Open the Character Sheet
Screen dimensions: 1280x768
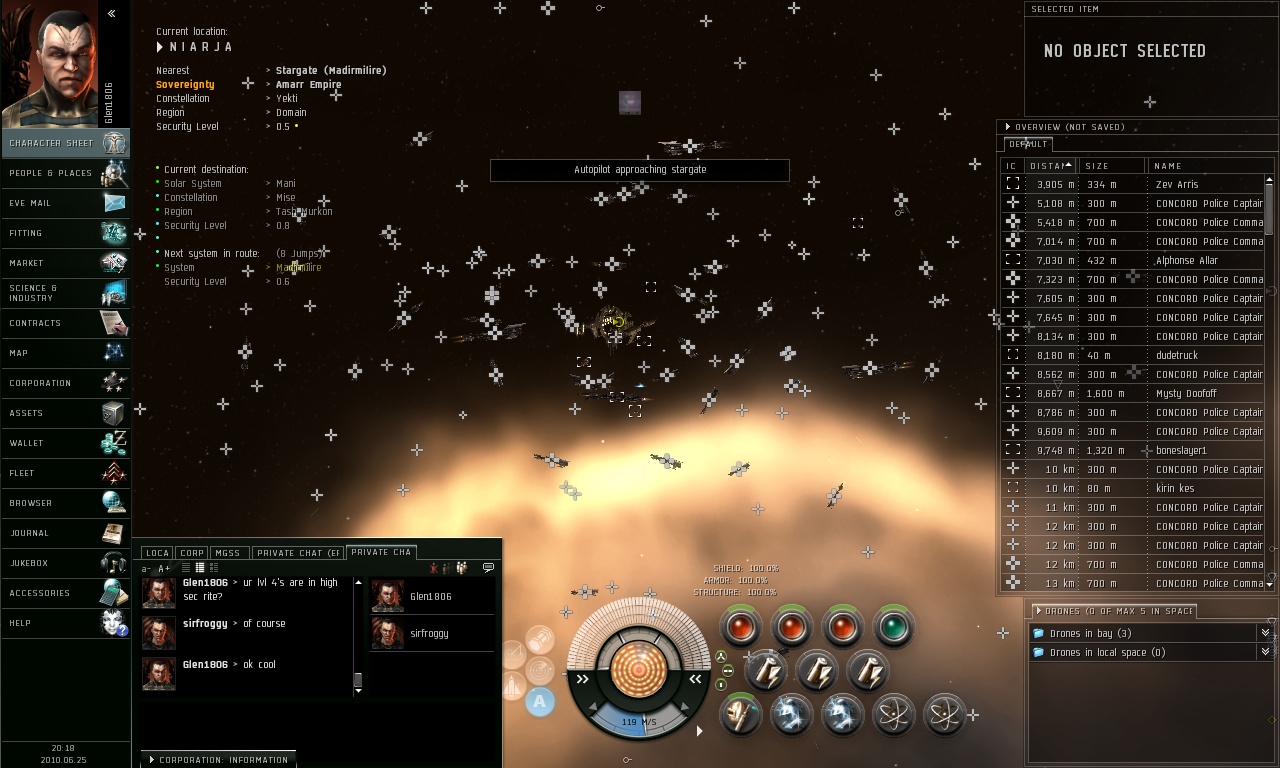tap(65, 143)
